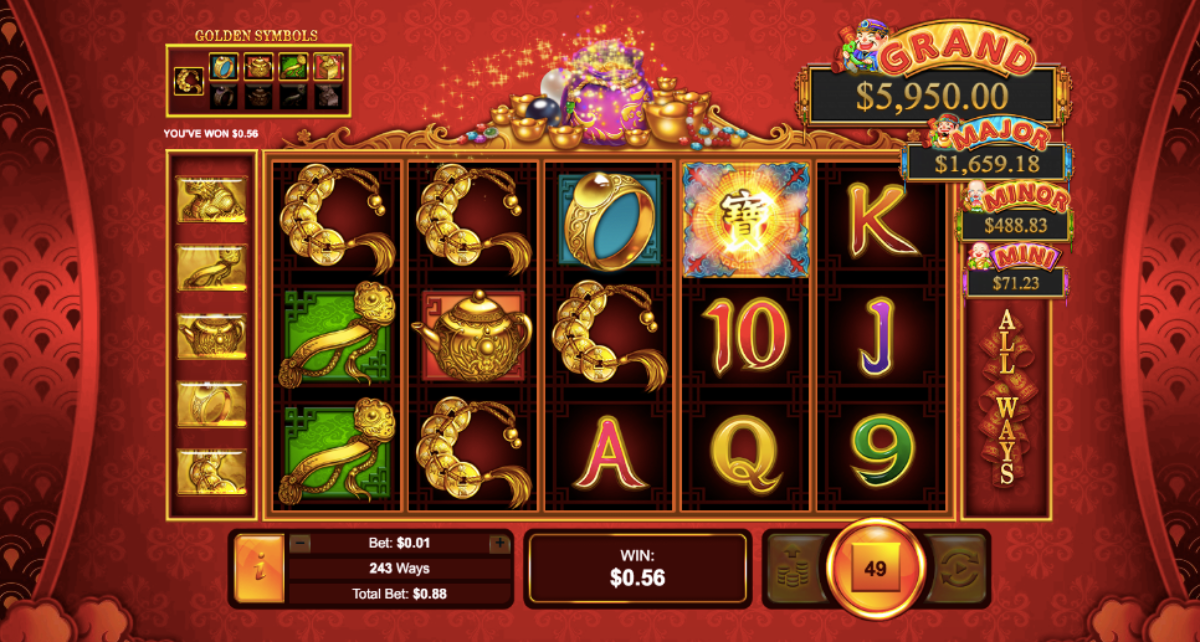Screen dimensions: 1200x642
Task: Toggle the autoplay arrows button
Action: [957, 569]
